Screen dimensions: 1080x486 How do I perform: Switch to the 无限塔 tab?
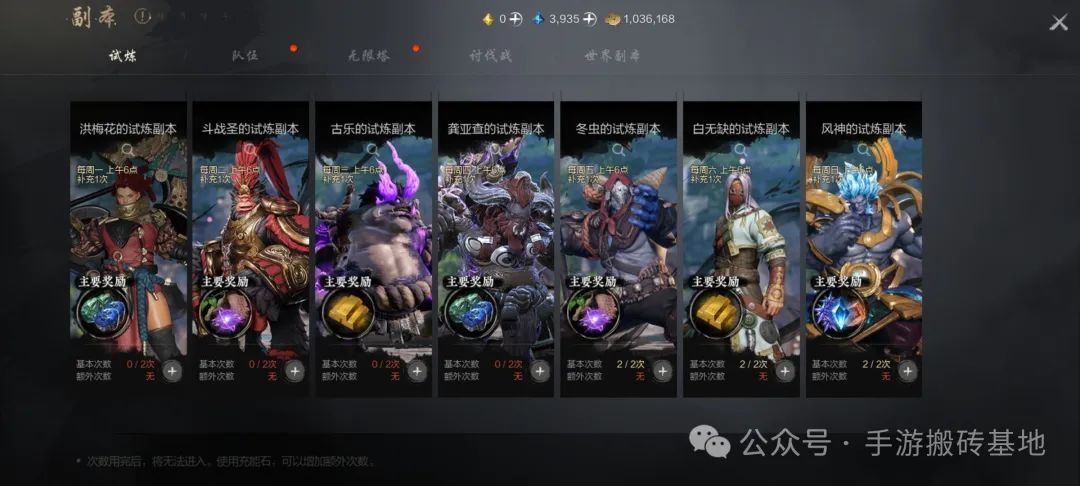[x=368, y=56]
